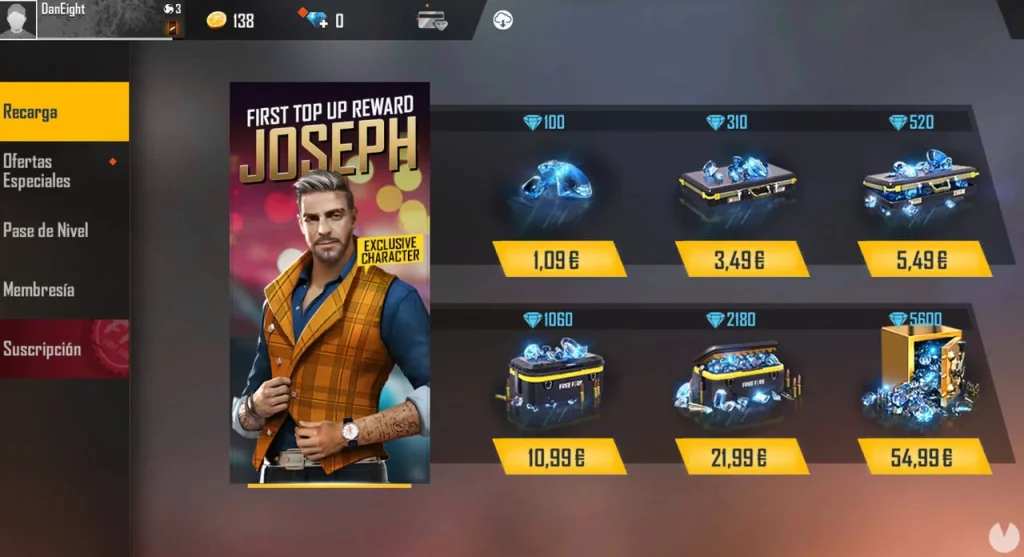Go to the Suscripción tab
The width and height of the screenshot is (1024, 557).
pos(60,349)
